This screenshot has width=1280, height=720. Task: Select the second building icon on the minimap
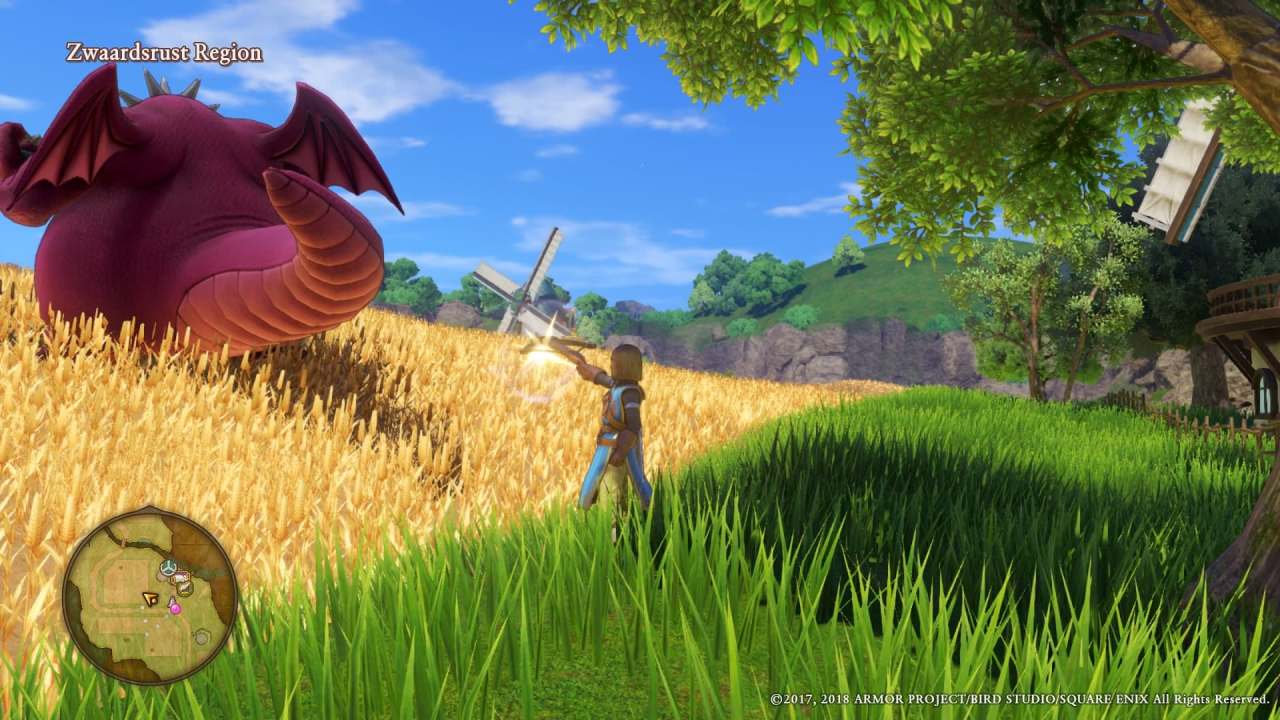(x=183, y=587)
